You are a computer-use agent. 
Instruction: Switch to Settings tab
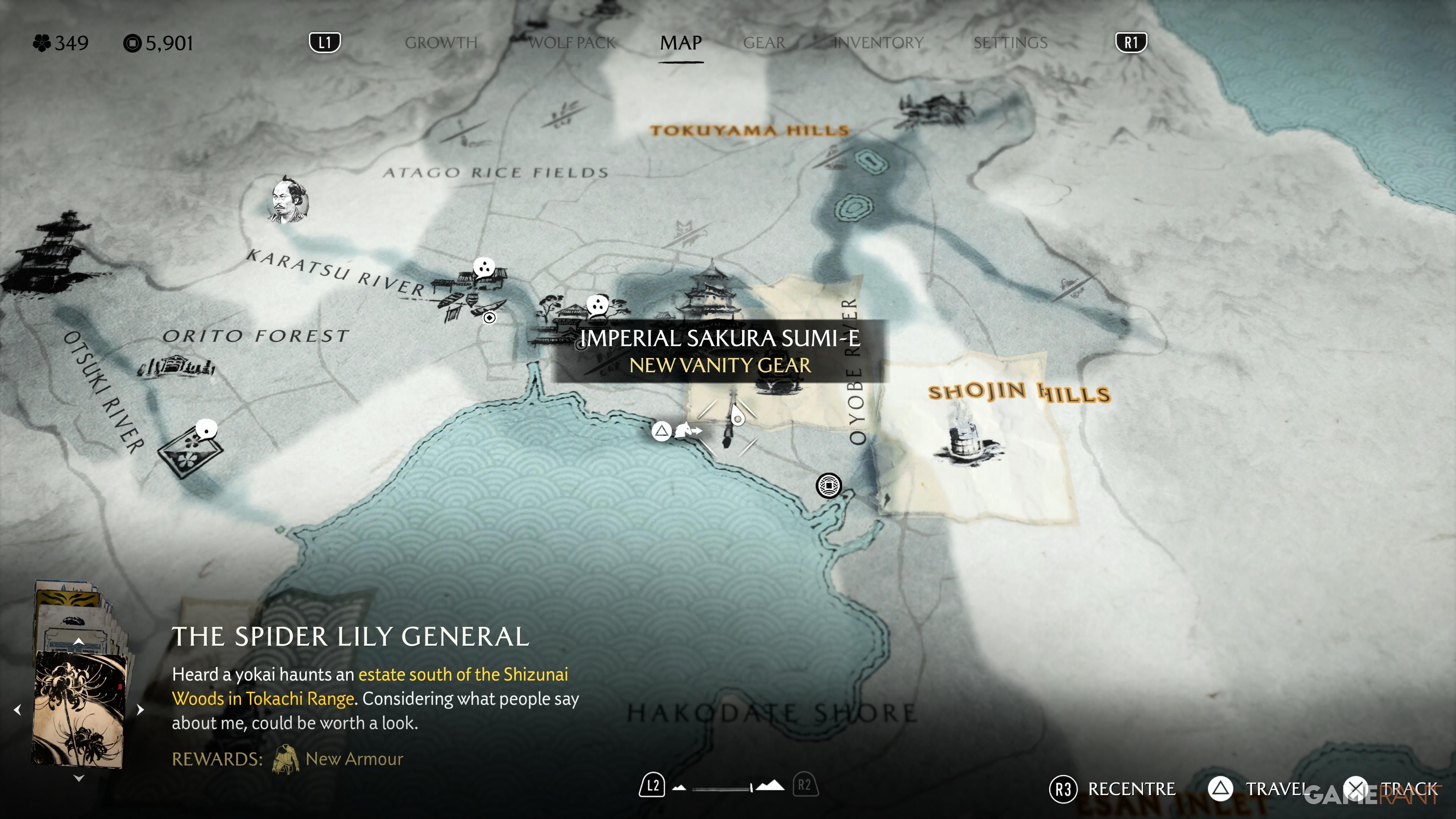(1010, 43)
